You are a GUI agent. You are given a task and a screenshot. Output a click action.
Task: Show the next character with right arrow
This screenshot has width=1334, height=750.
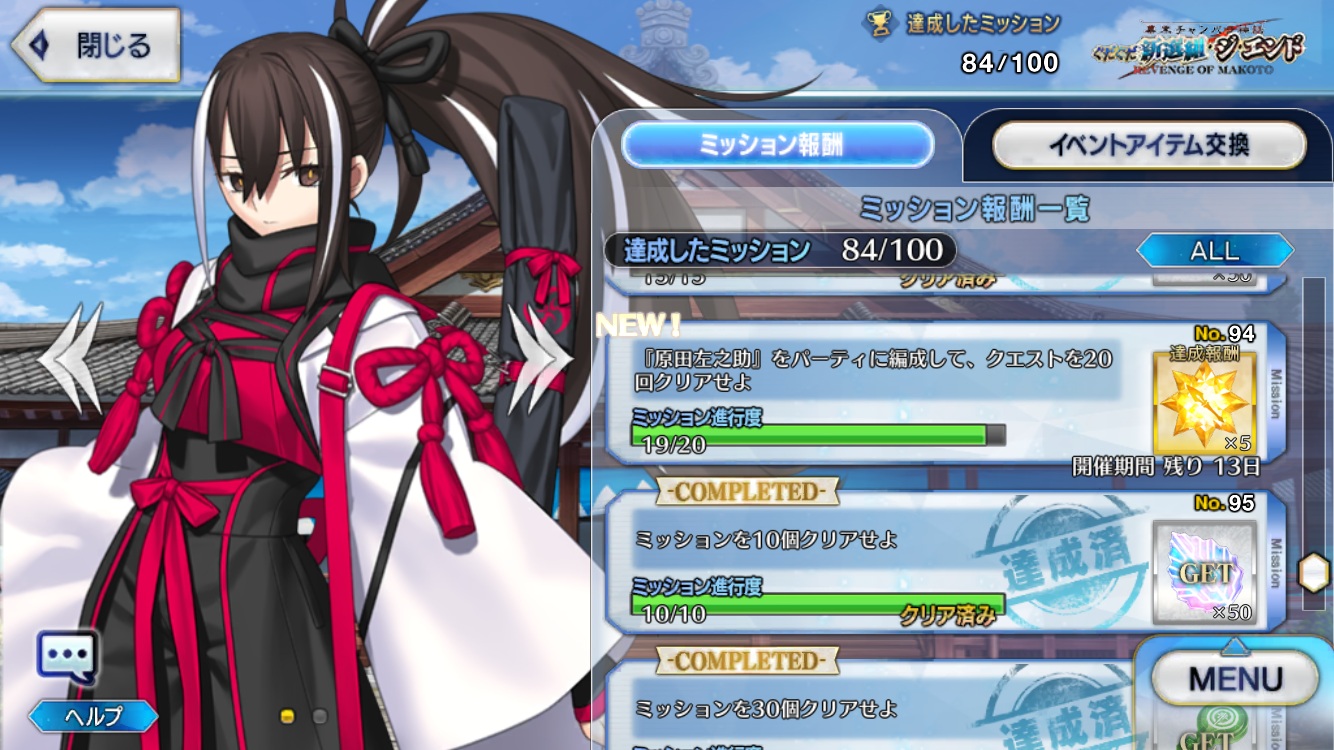click(539, 358)
